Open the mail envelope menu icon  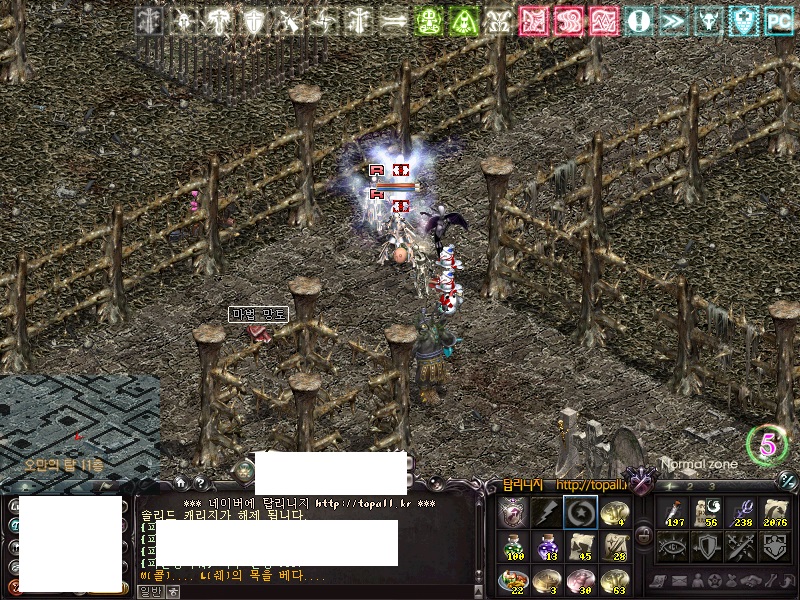pos(679,580)
